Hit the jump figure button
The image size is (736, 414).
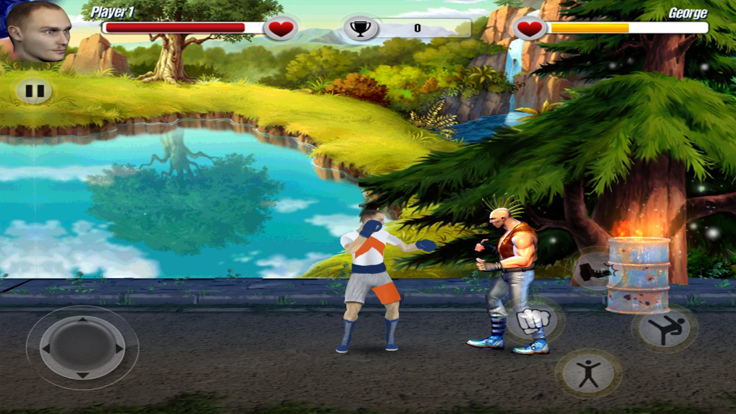(x=588, y=373)
